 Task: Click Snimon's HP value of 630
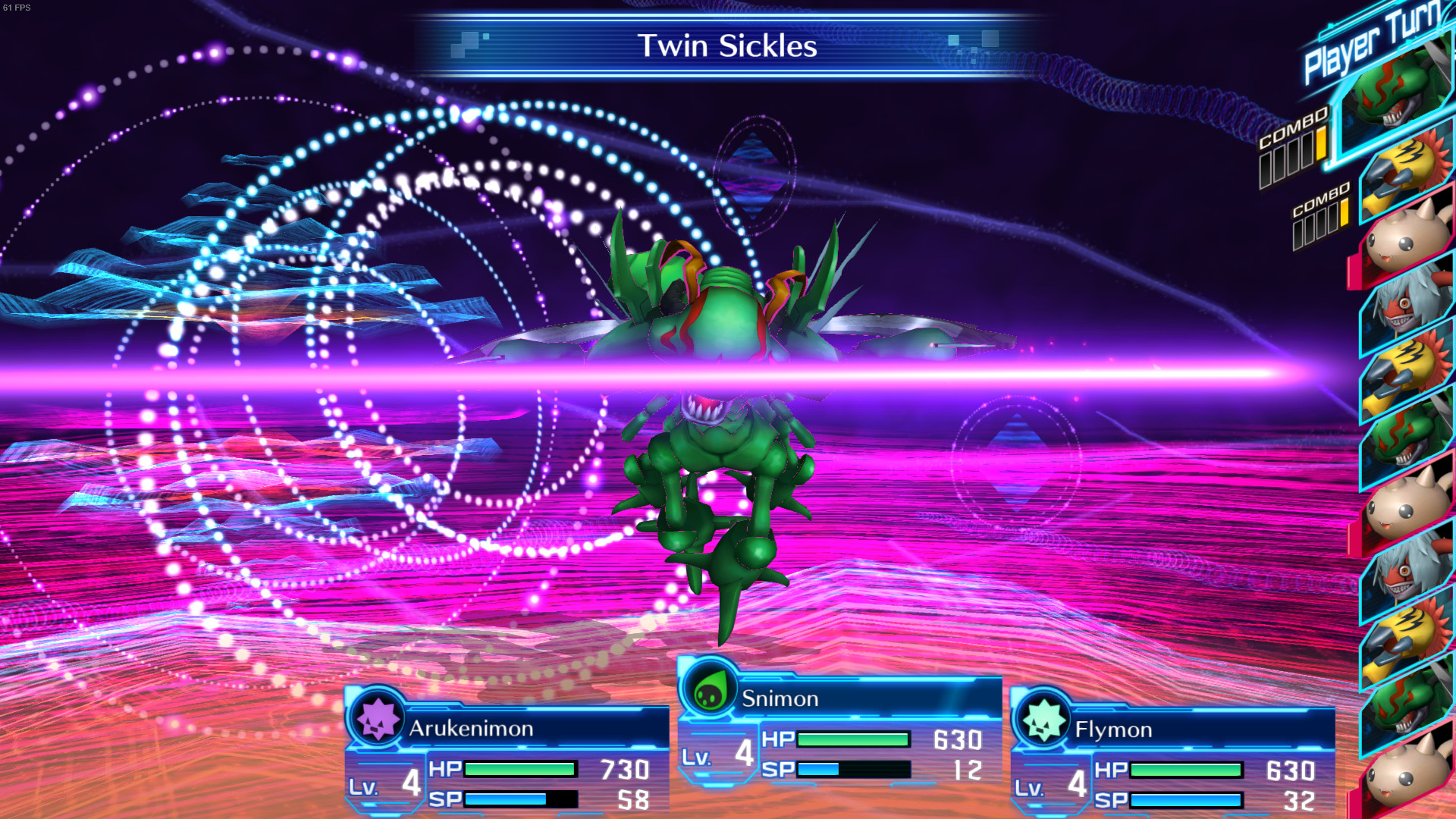(957, 739)
